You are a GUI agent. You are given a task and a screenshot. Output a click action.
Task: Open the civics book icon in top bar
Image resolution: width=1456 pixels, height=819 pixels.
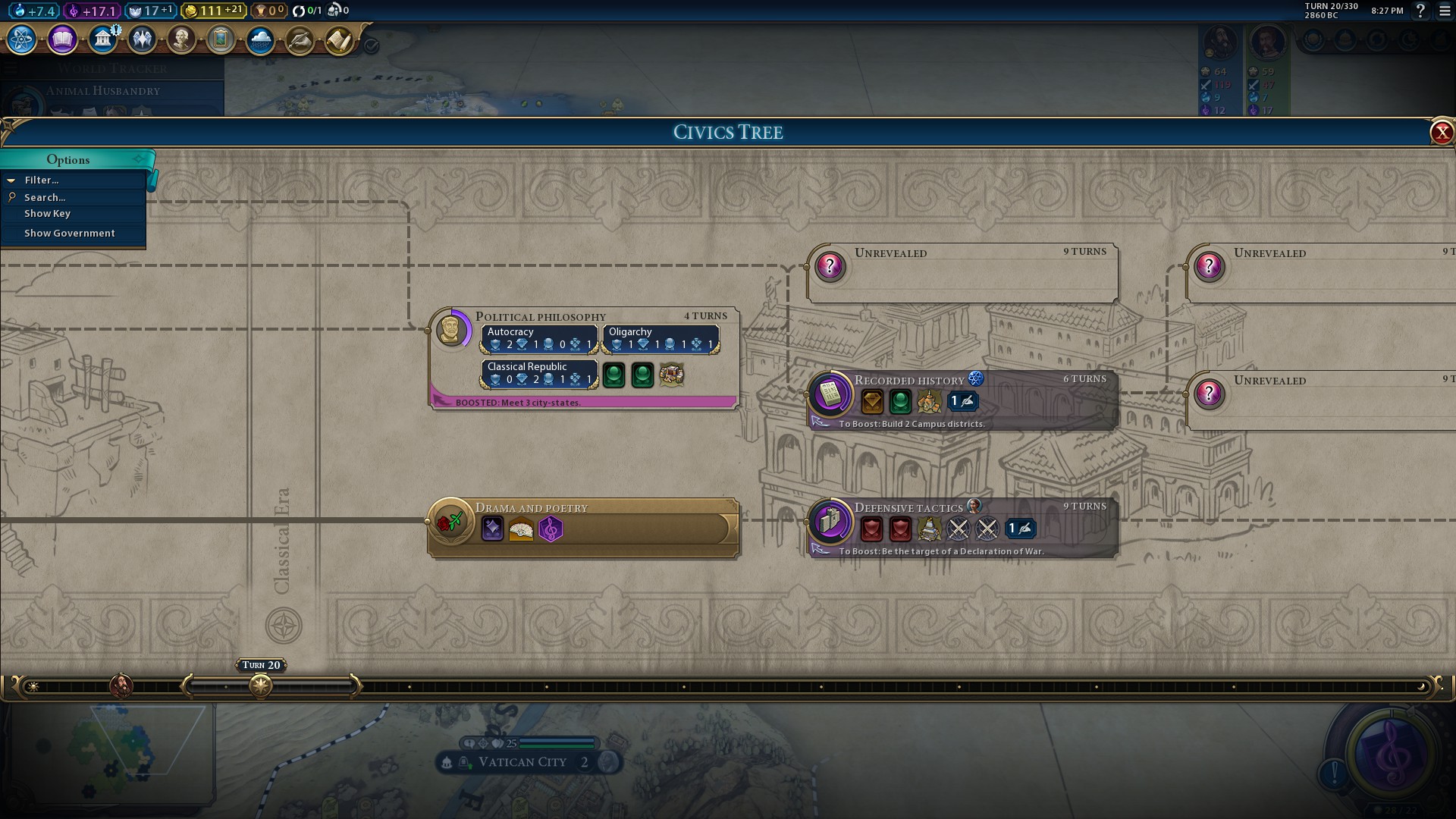point(62,39)
